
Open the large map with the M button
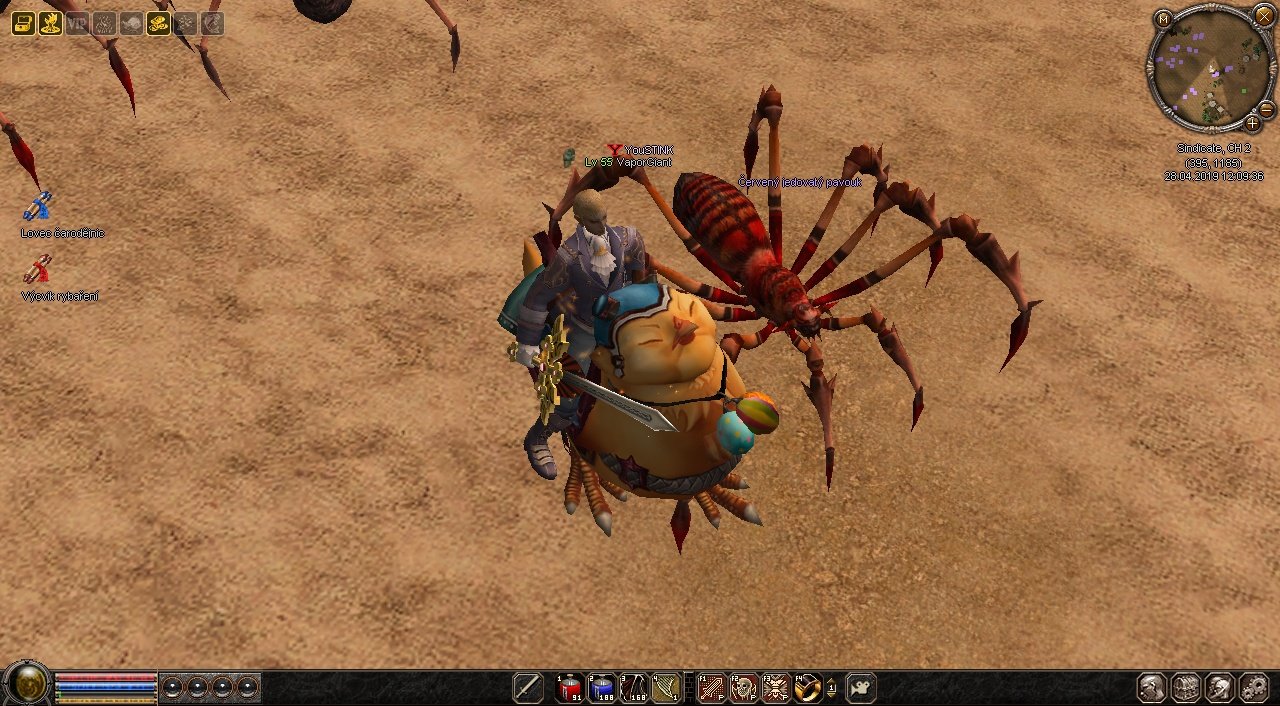(1163, 19)
